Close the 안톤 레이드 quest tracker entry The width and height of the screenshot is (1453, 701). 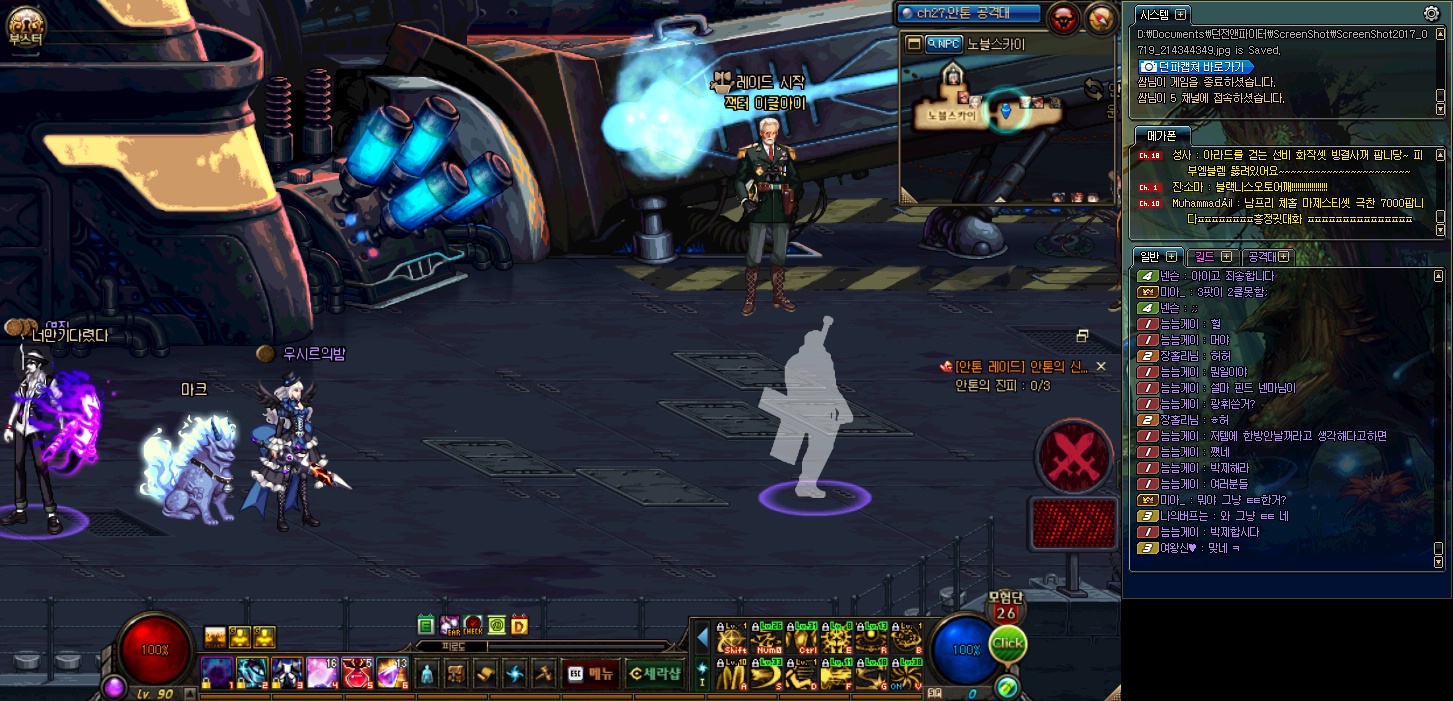[1101, 367]
